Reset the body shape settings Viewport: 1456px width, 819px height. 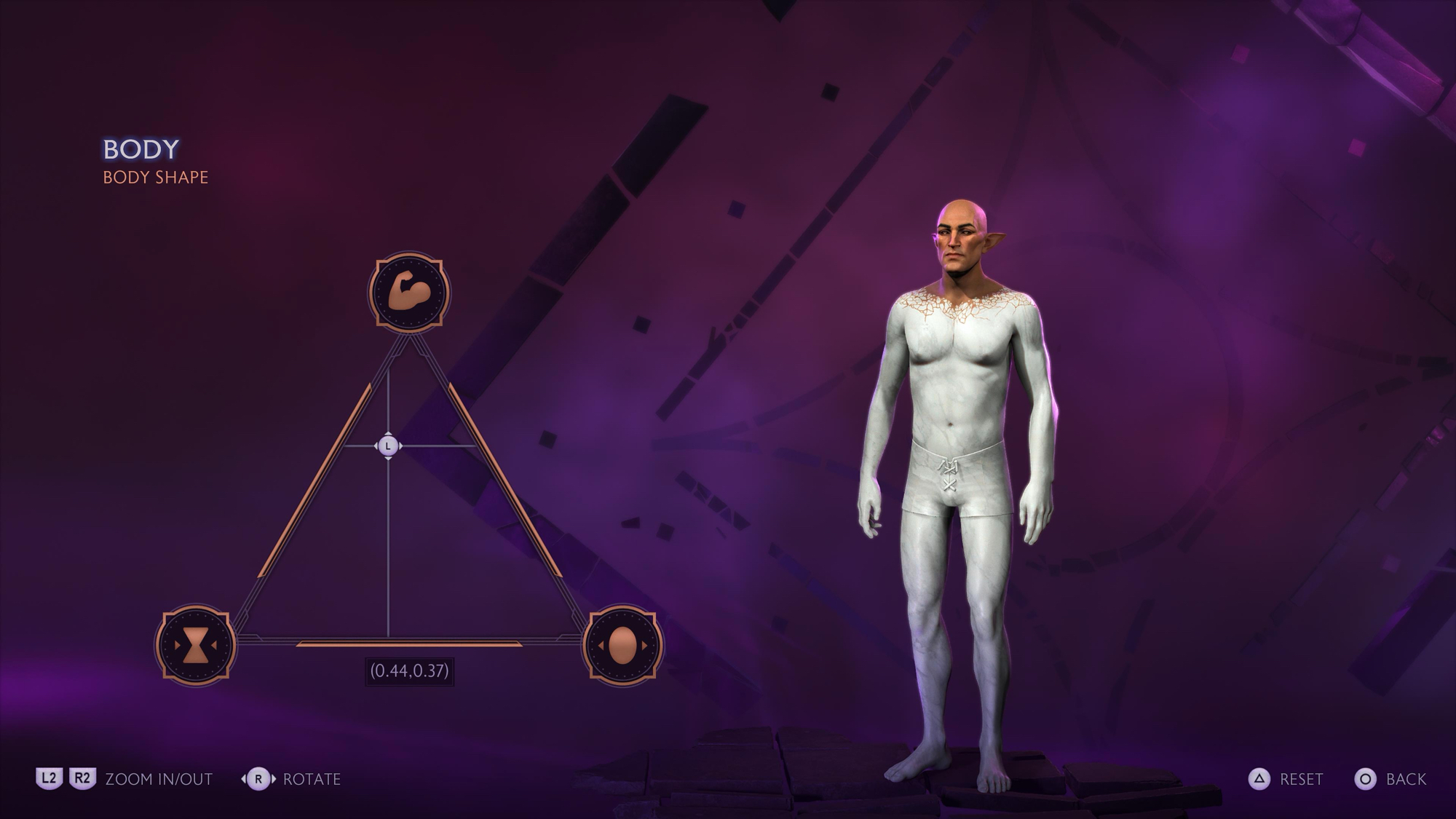(1286, 779)
